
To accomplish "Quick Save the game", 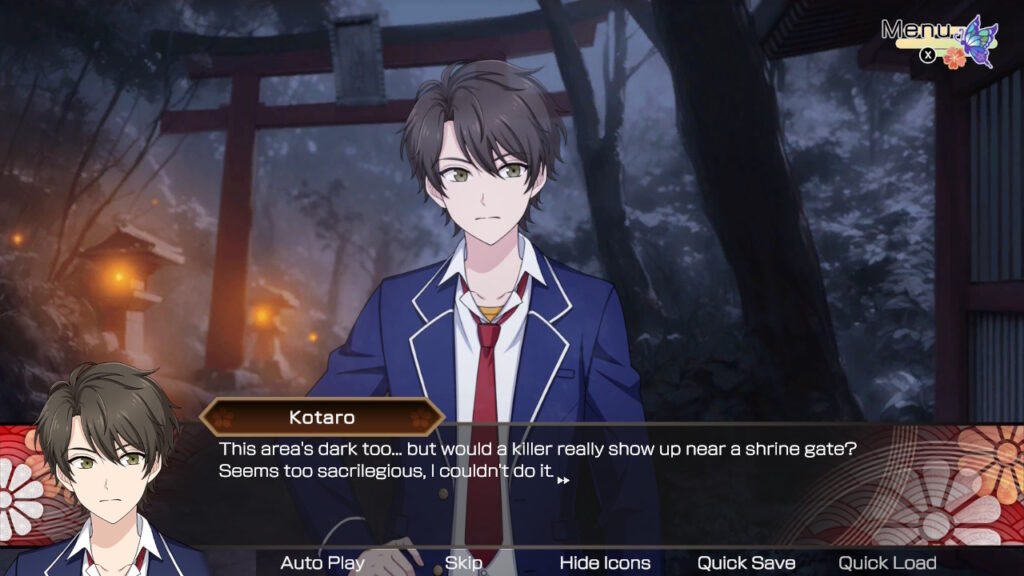I will pos(746,563).
